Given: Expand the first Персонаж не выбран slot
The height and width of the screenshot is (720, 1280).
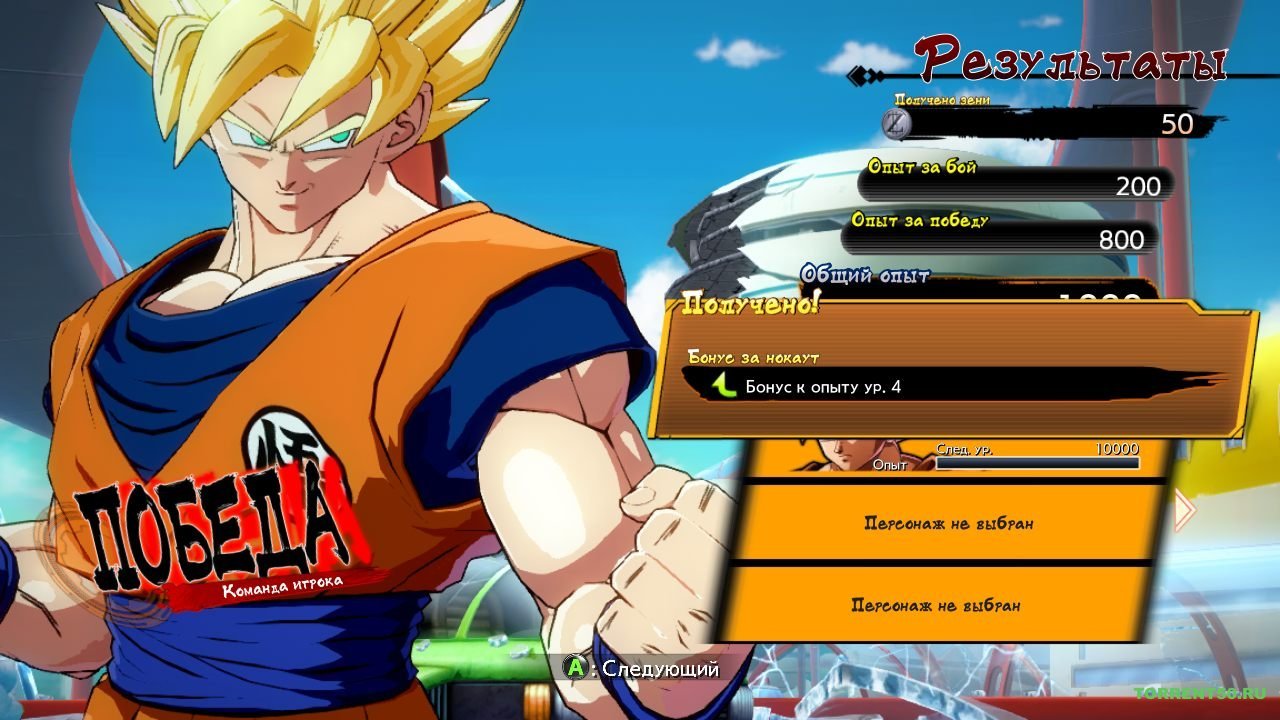Looking at the screenshot, I should (950, 522).
